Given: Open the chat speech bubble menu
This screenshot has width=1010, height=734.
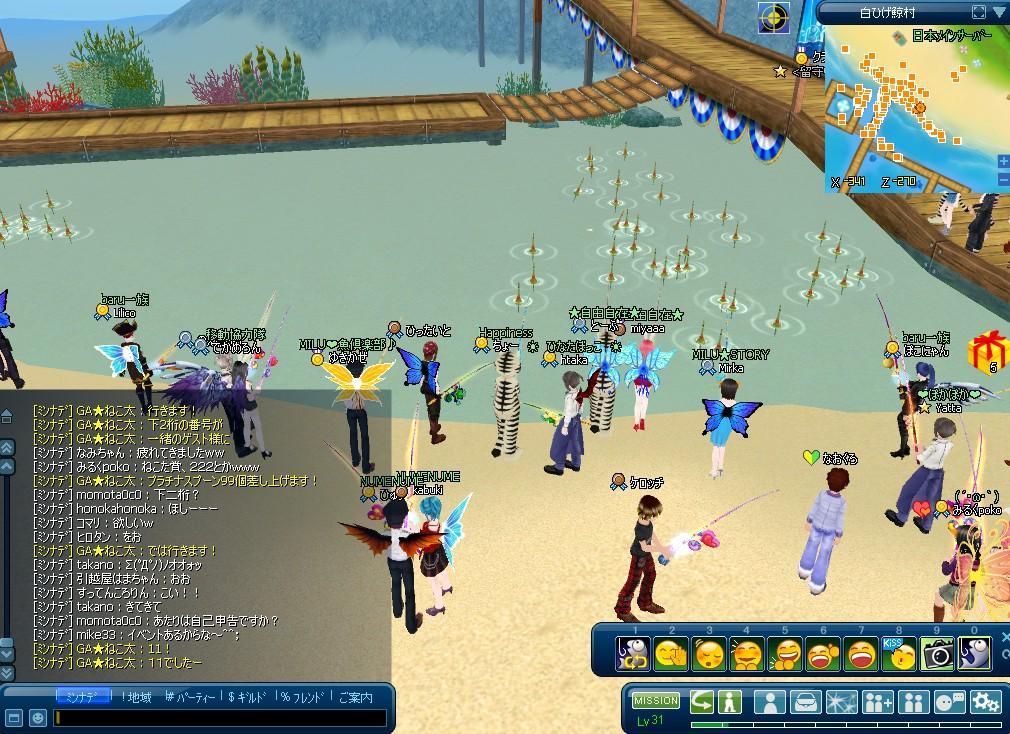Looking at the screenshot, I should pos(950,702).
